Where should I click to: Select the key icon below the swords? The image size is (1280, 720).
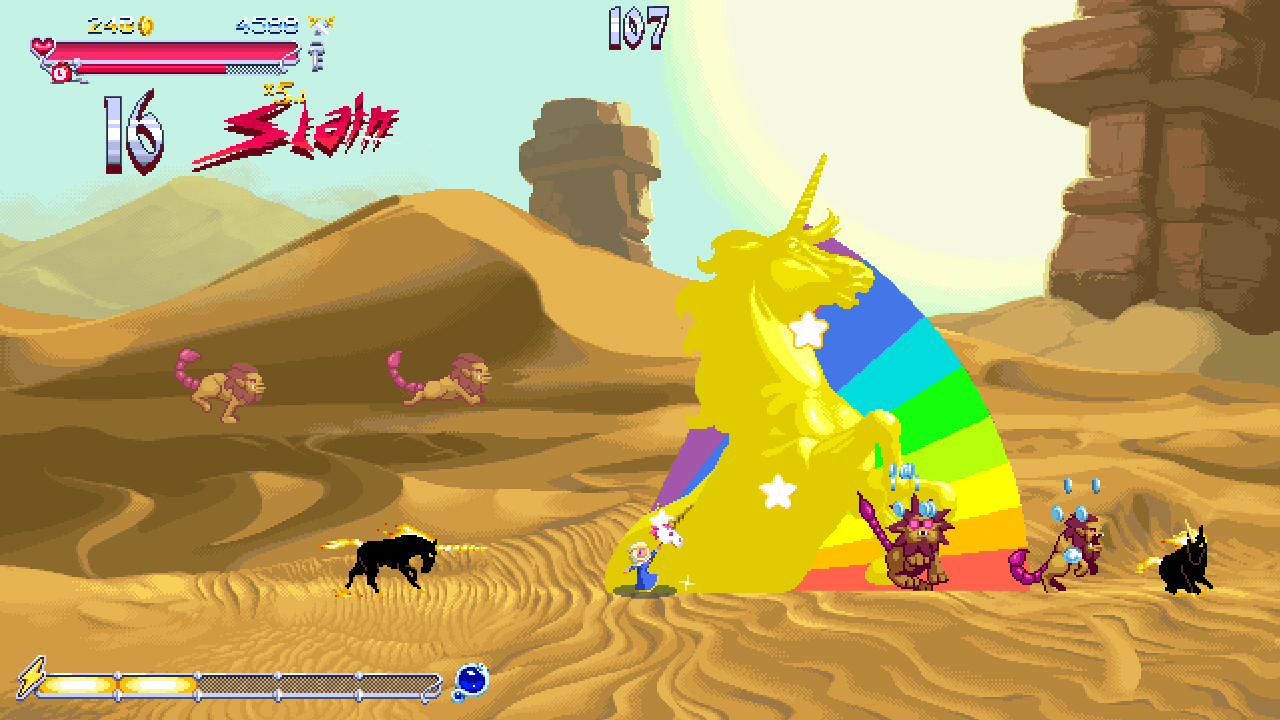click(x=316, y=55)
